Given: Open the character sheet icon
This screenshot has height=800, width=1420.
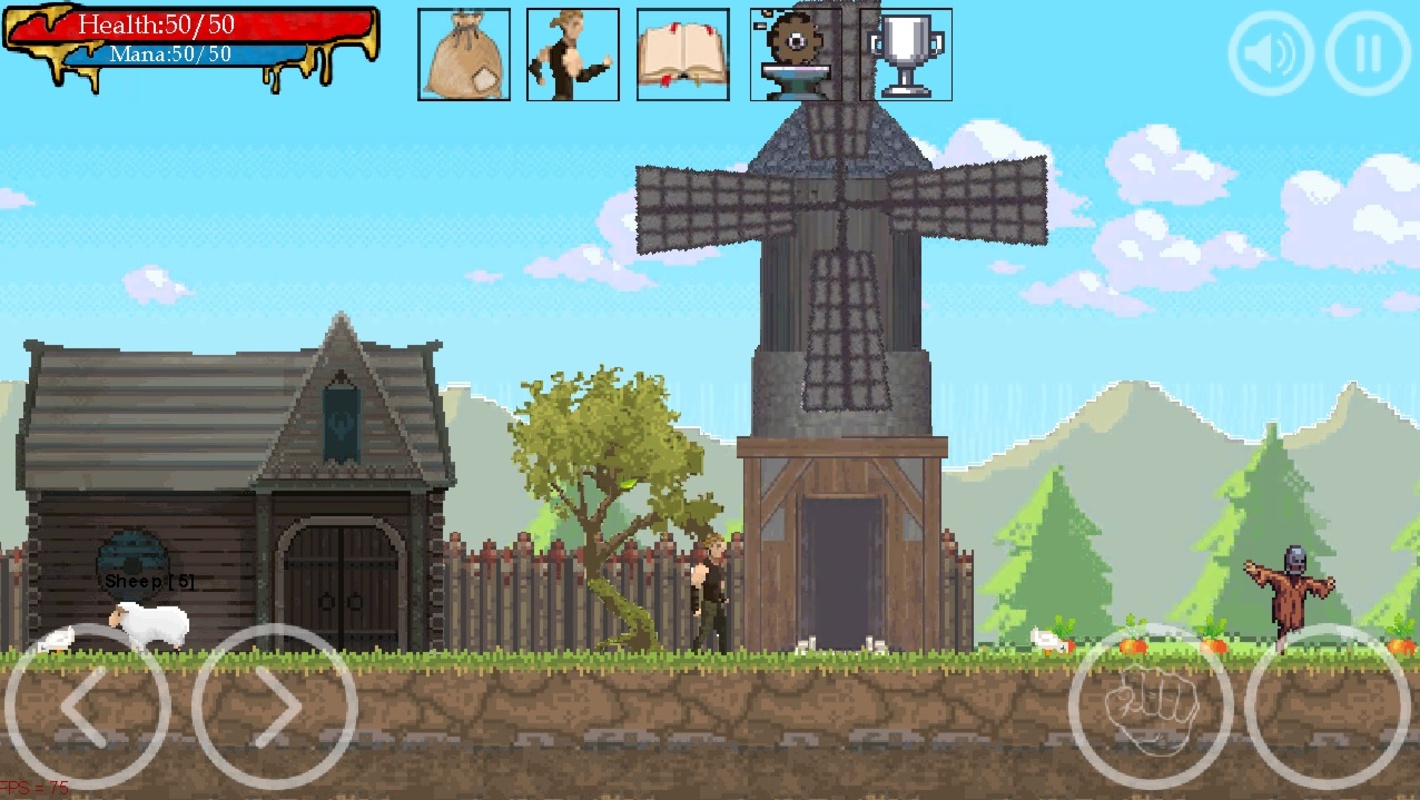Looking at the screenshot, I should pyautogui.click(x=573, y=55).
